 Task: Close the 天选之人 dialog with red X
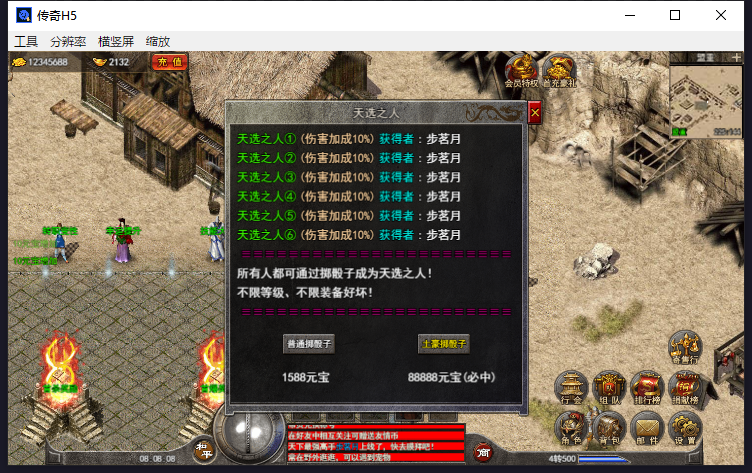pos(534,113)
